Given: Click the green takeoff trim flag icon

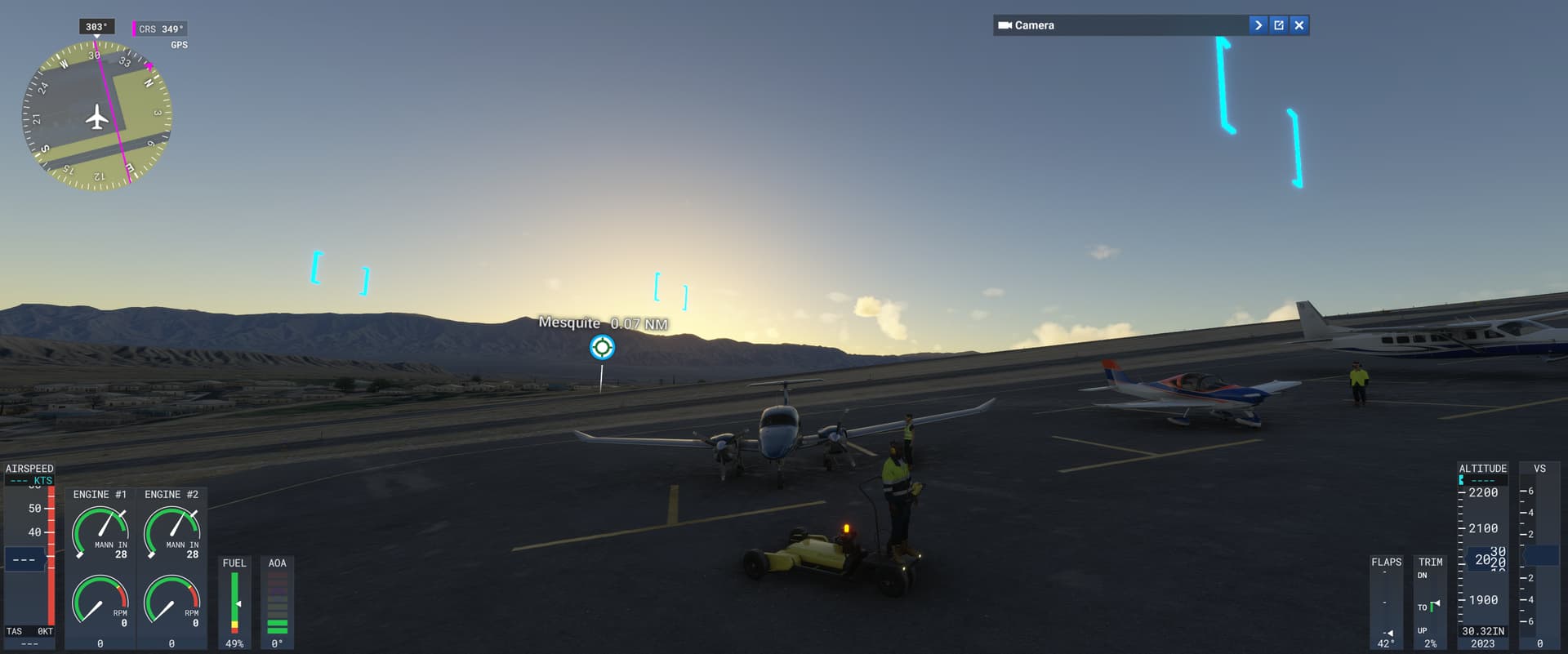Looking at the screenshot, I should (x=1434, y=607).
